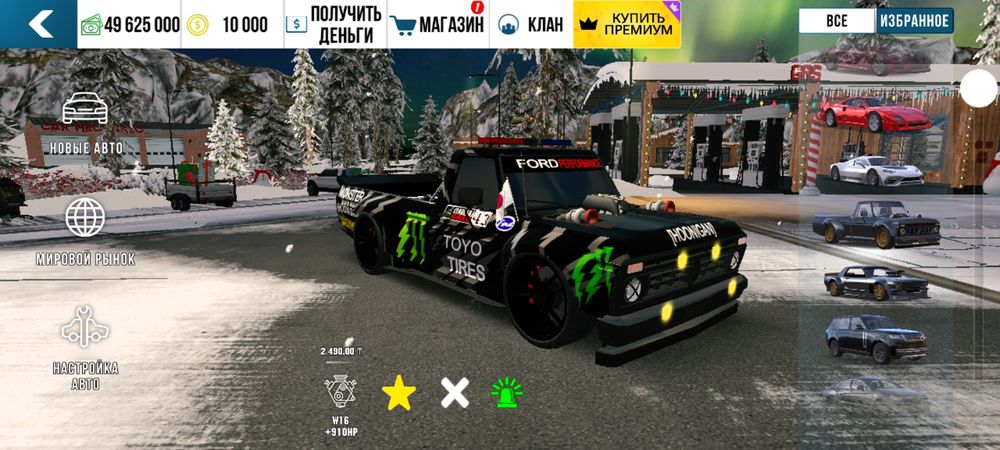1000x450 pixels.
Task: Open the Получить Деньги free money offer
Action: click(x=334, y=24)
